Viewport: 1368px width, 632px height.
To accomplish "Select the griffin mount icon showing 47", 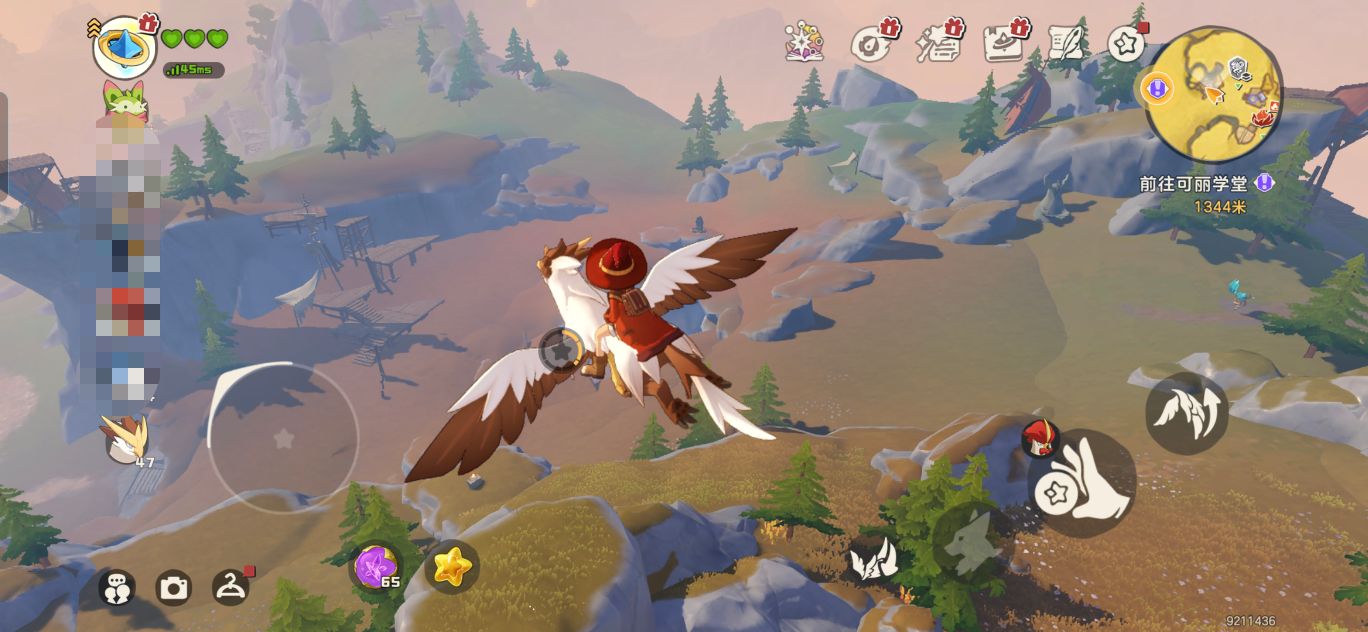I will (x=127, y=440).
